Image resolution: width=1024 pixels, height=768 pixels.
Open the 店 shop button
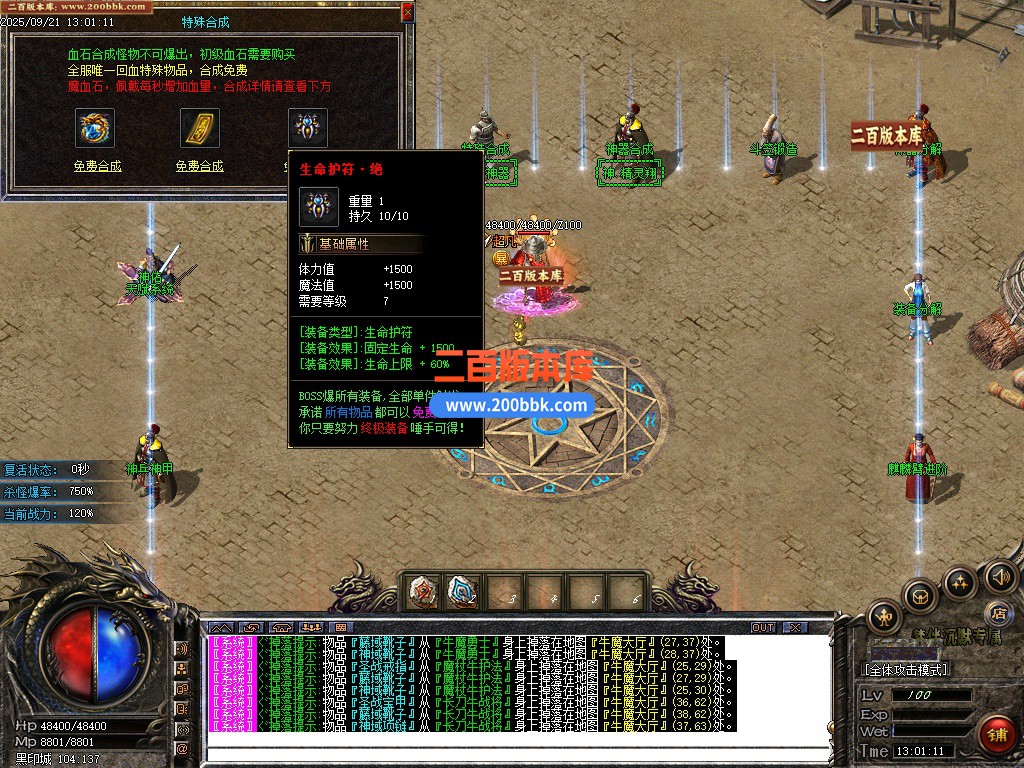tap(997, 612)
